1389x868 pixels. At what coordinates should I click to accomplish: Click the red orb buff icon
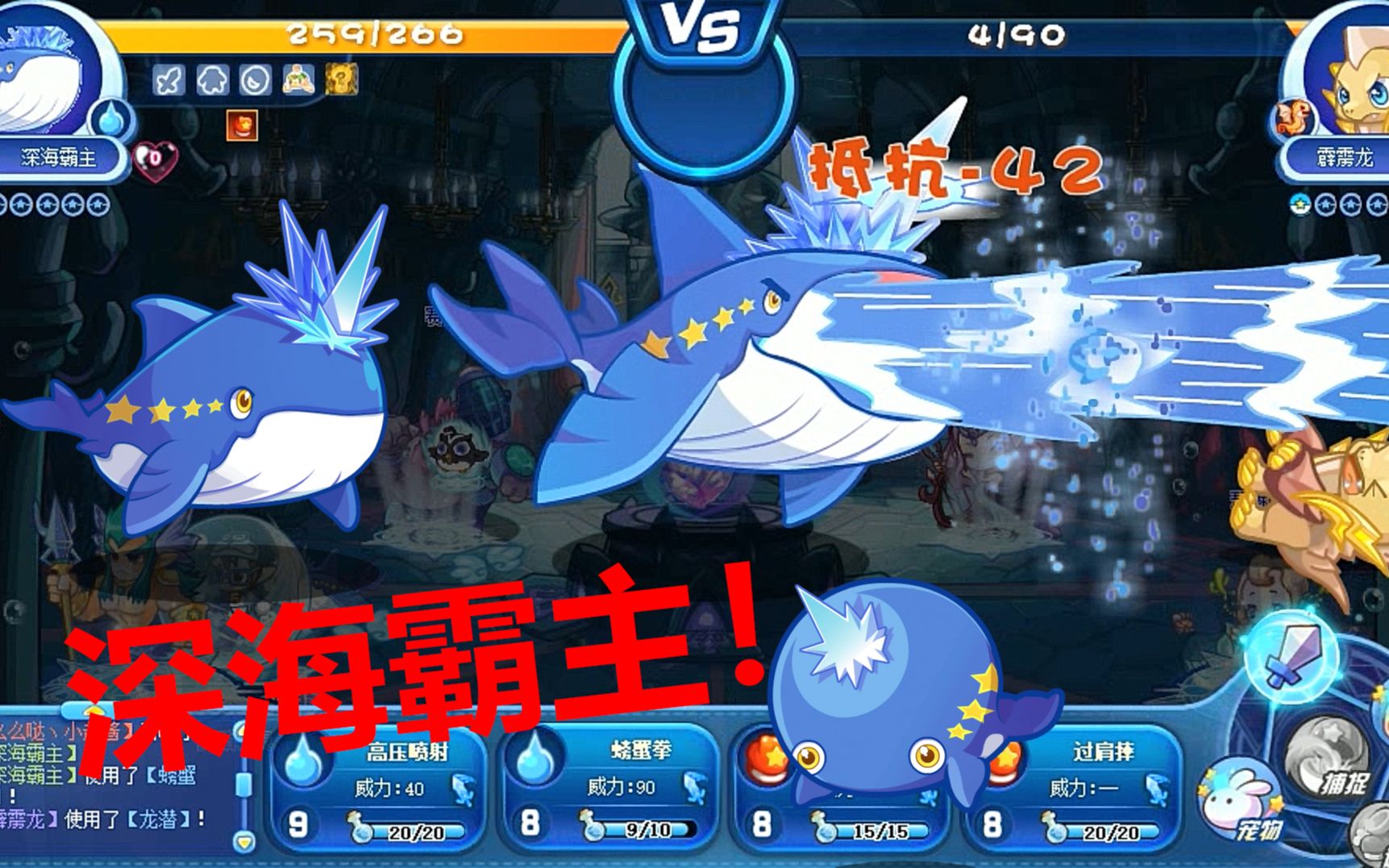click(242, 125)
